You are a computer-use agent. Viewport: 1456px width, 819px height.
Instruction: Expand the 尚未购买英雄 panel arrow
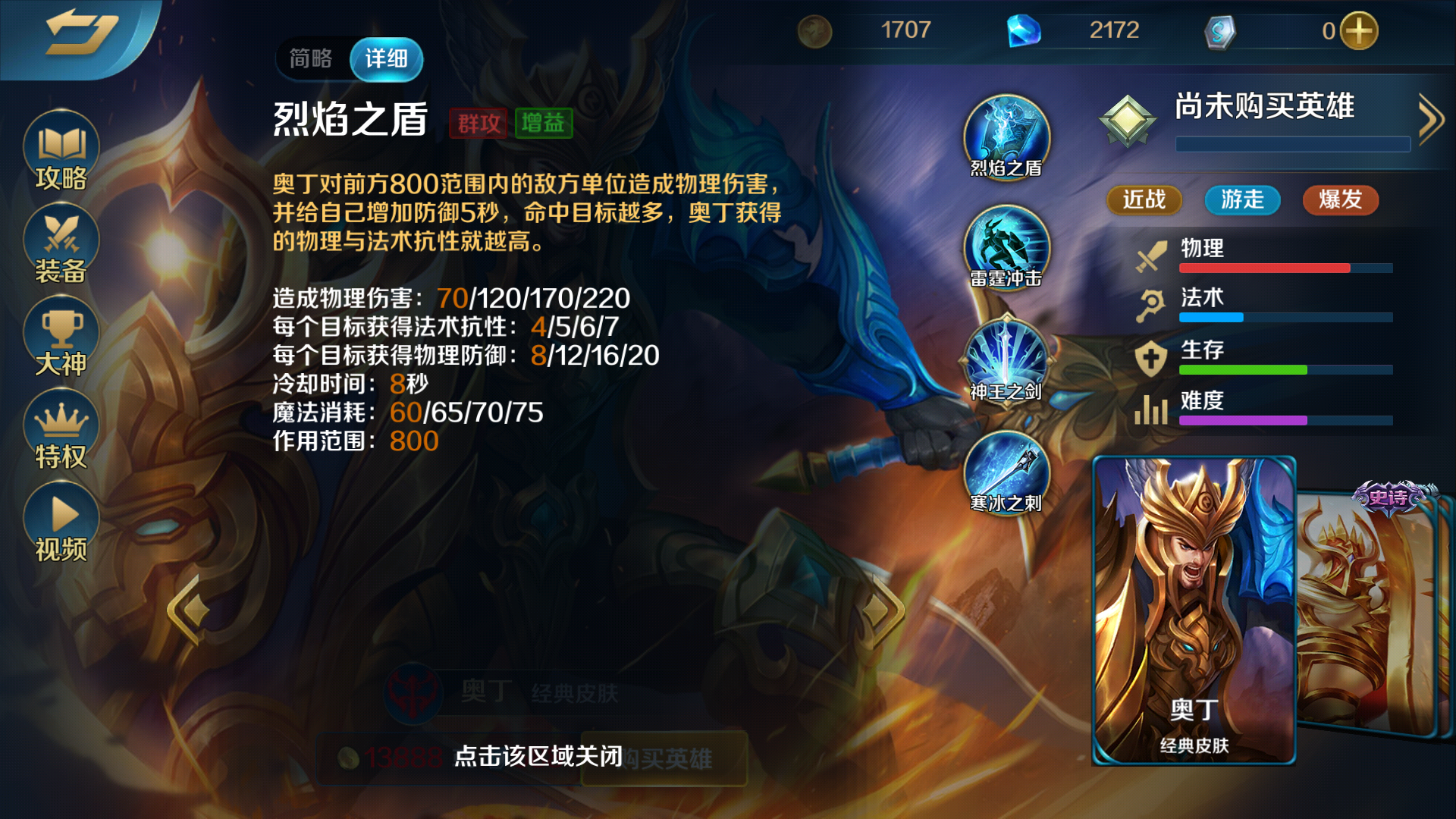pos(1430,119)
